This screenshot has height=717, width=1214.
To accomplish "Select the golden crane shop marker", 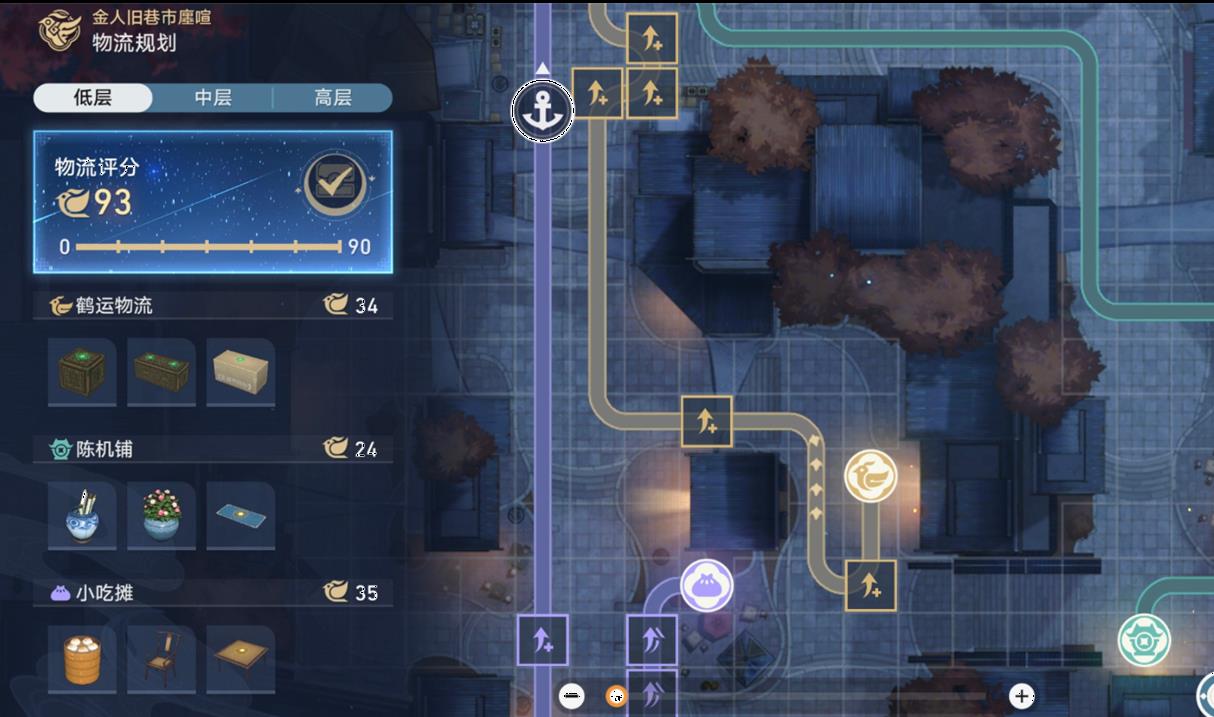I will [870, 476].
